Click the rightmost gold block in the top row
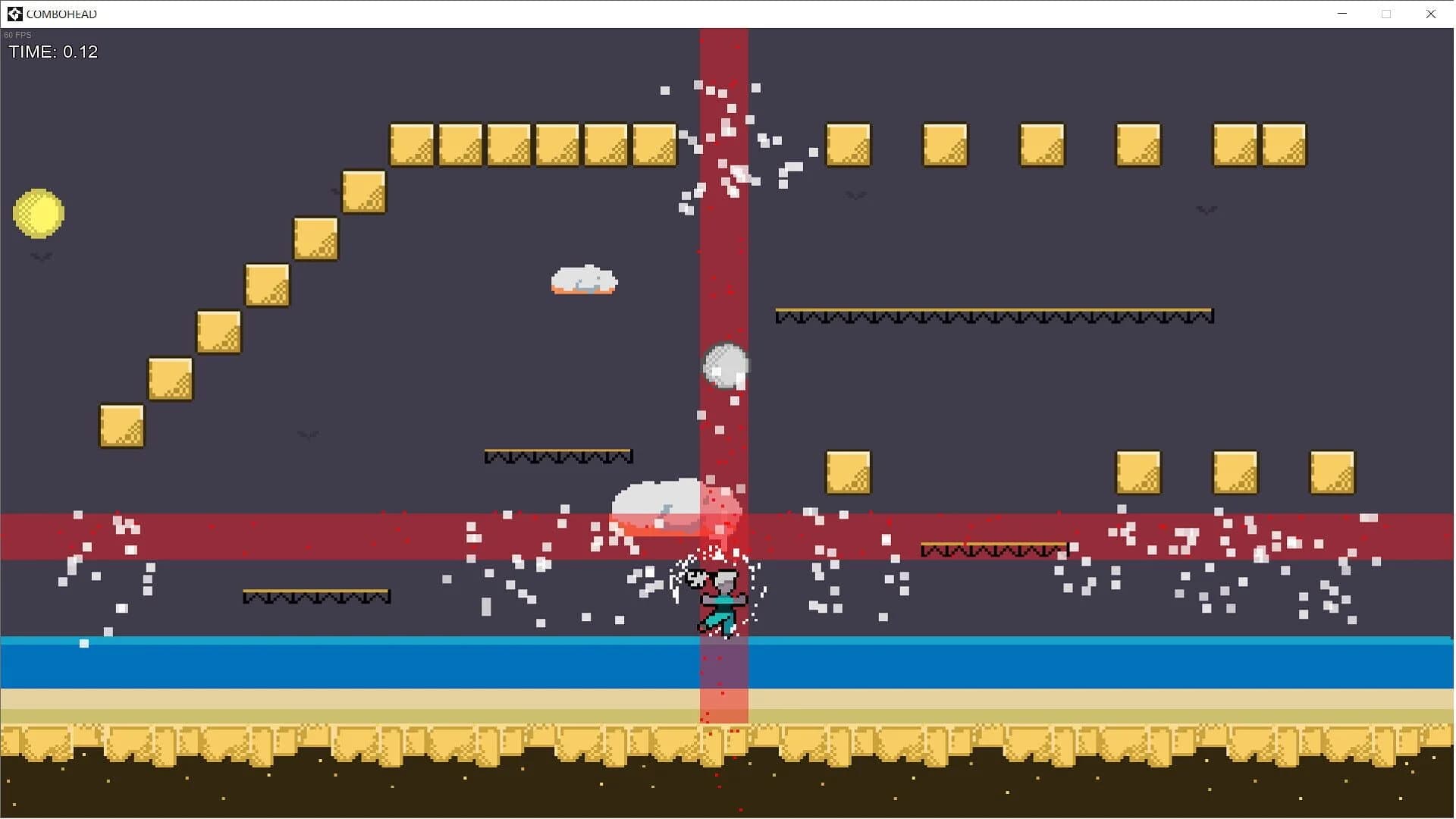 (x=1284, y=144)
